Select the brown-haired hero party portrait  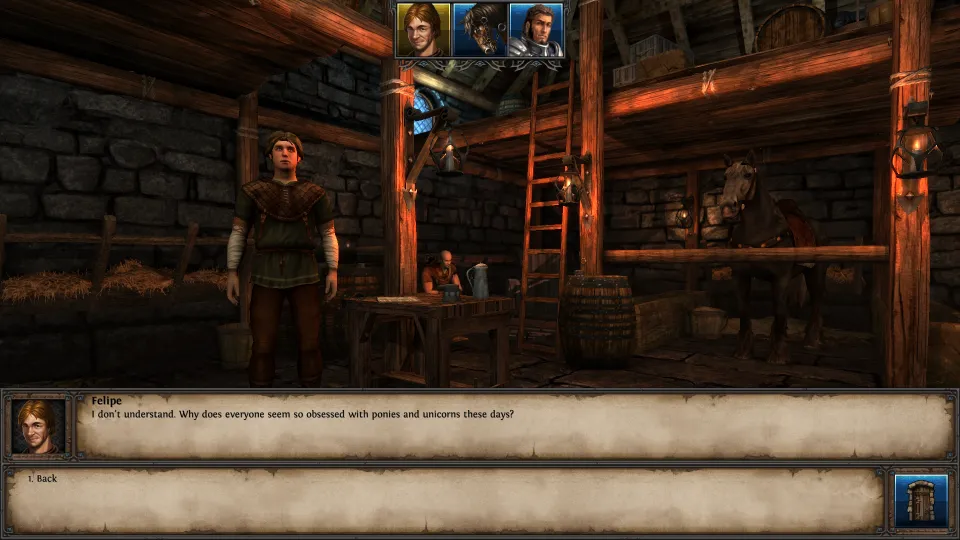(x=423, y=30)
